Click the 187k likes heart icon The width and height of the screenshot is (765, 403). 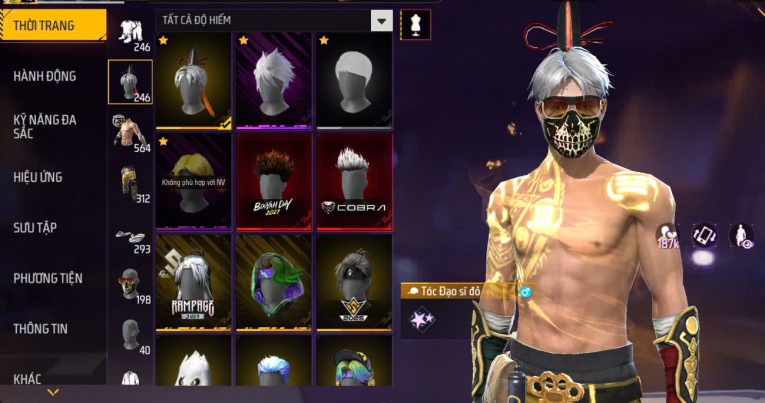(x=667, y=237)
